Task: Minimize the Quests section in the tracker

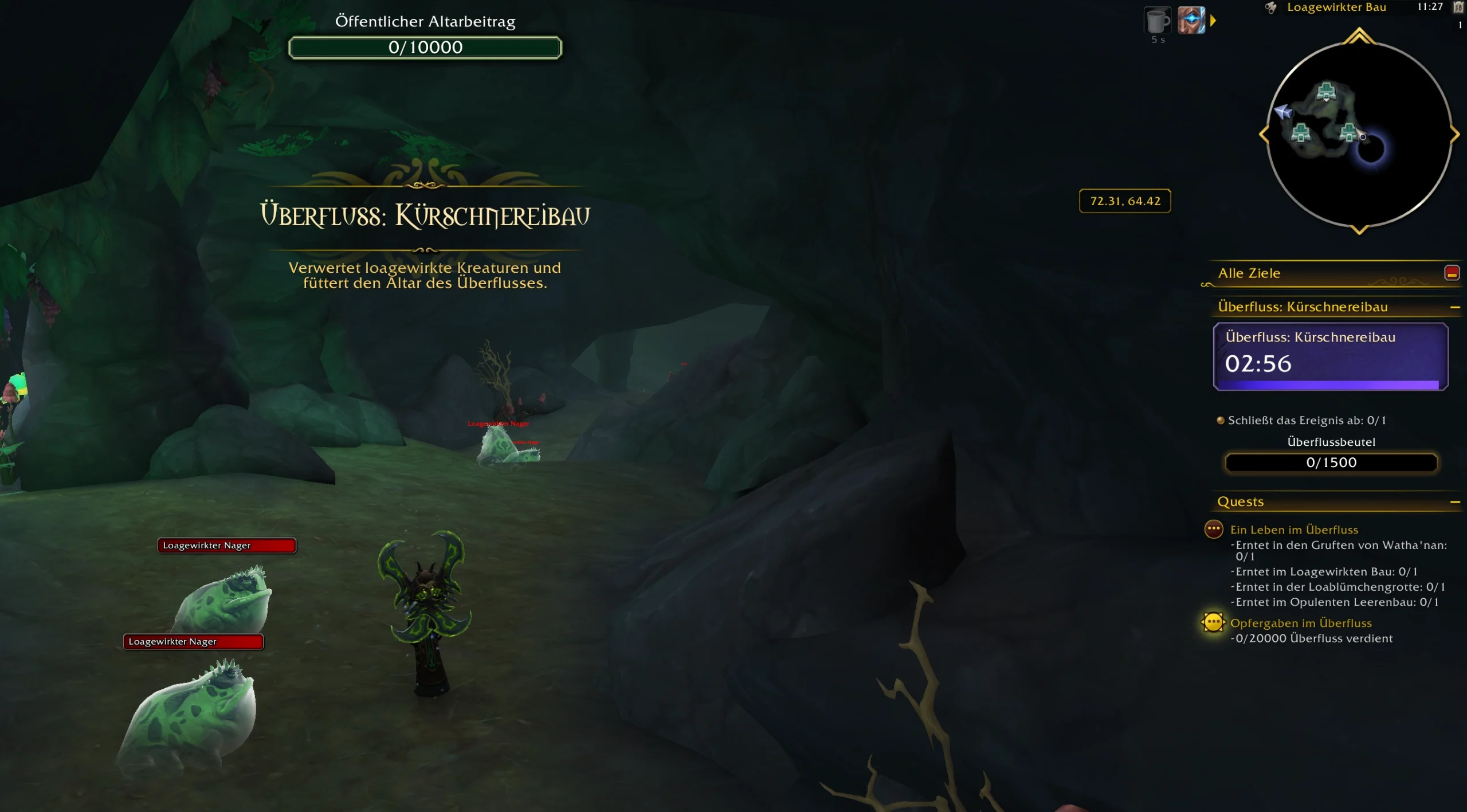Action: coord(1454,503)
